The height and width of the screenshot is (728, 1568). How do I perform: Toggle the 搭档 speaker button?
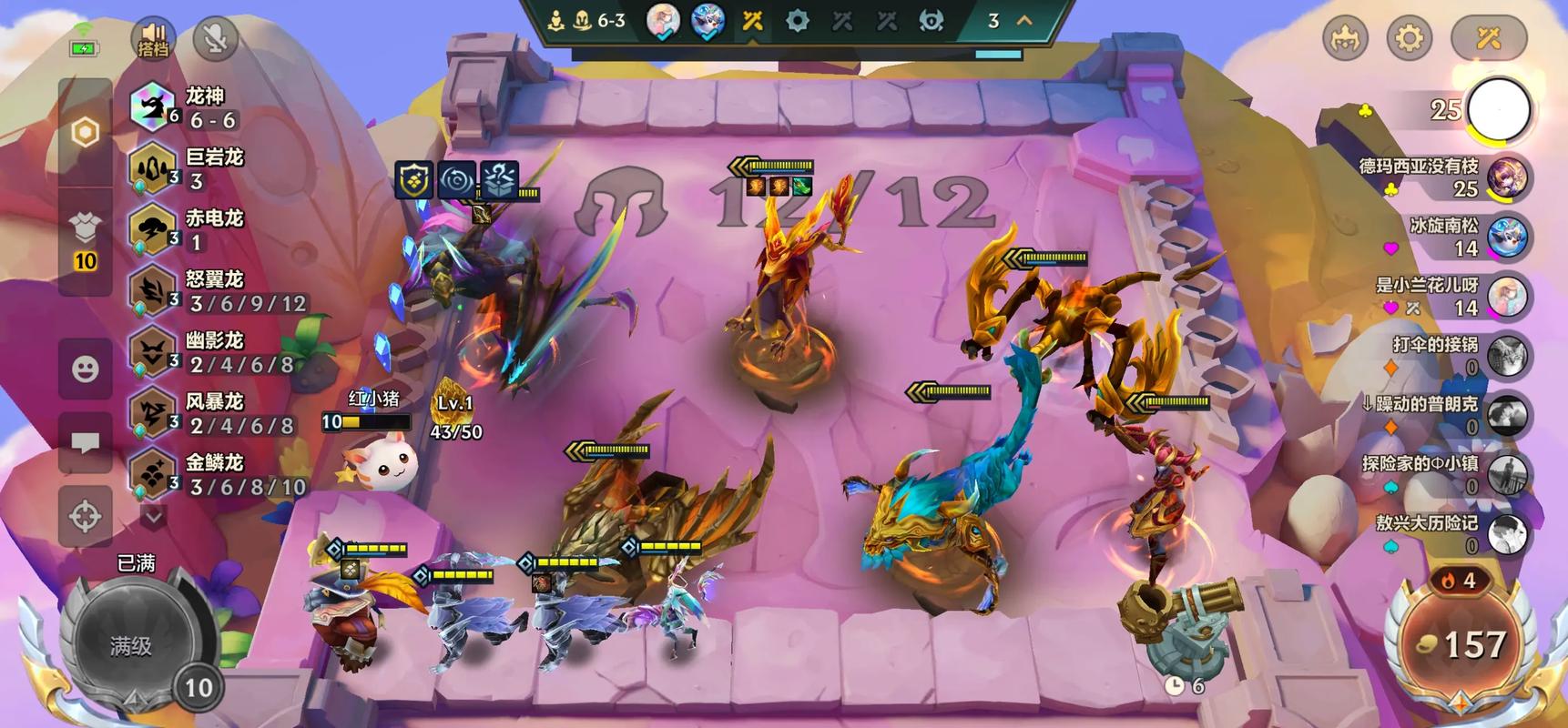153,38
